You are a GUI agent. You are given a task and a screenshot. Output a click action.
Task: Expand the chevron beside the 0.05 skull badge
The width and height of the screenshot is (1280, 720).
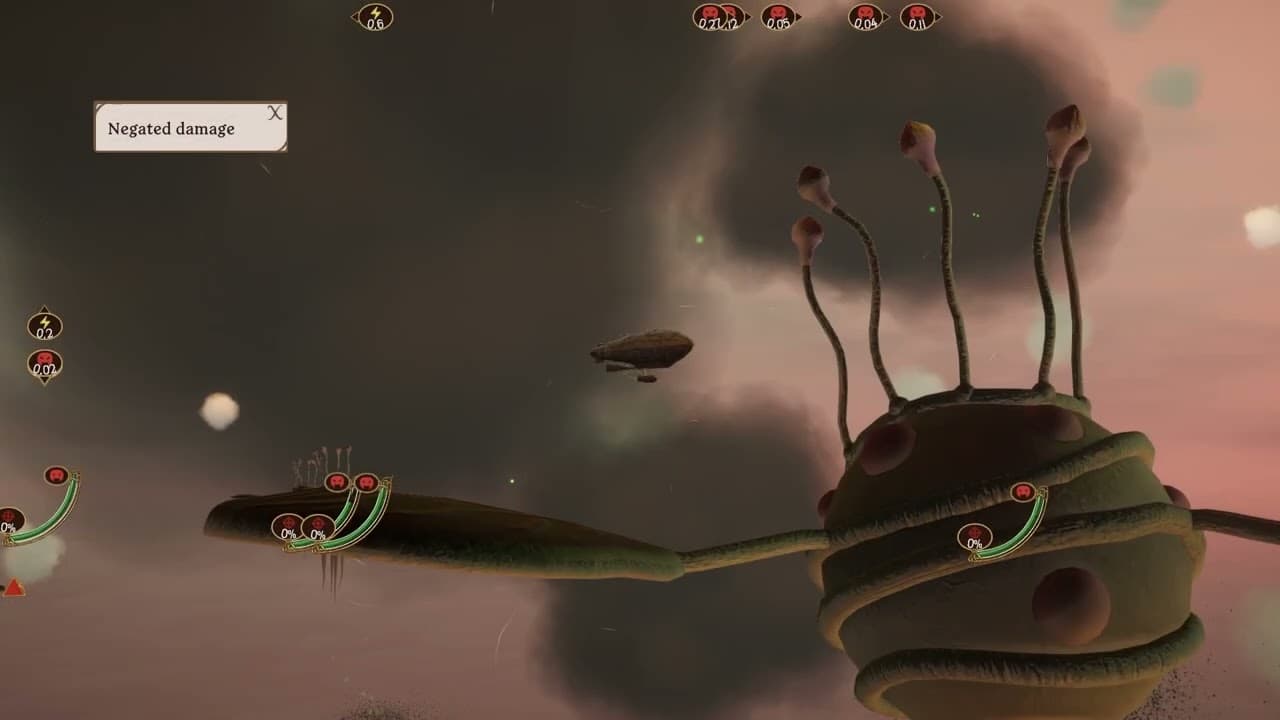coord(799,16)
